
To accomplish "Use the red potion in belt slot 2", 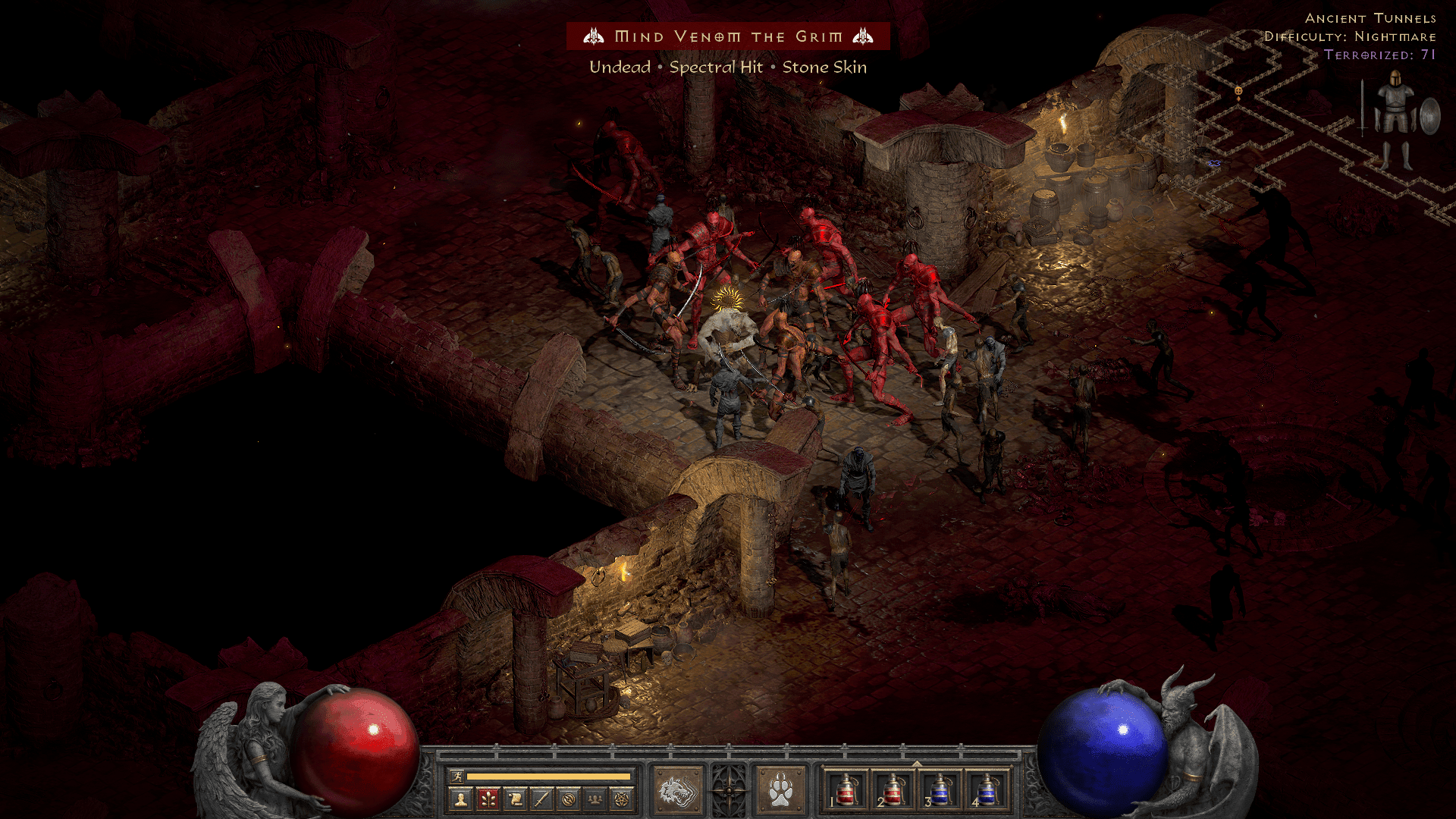I will coord(893,789).
